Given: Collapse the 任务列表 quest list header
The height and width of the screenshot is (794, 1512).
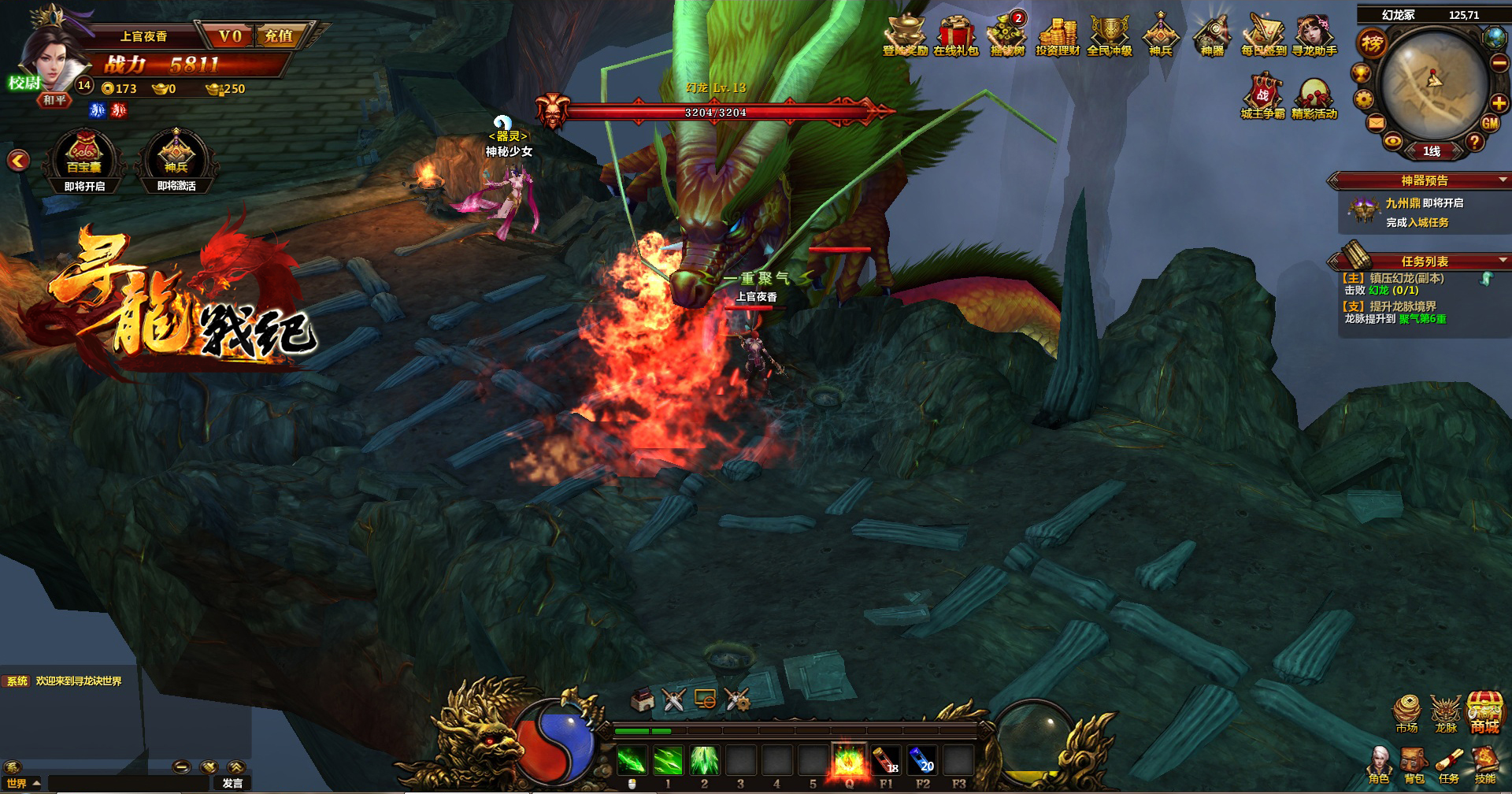Looking at the screenshot, I should (x=1503, y=261).
